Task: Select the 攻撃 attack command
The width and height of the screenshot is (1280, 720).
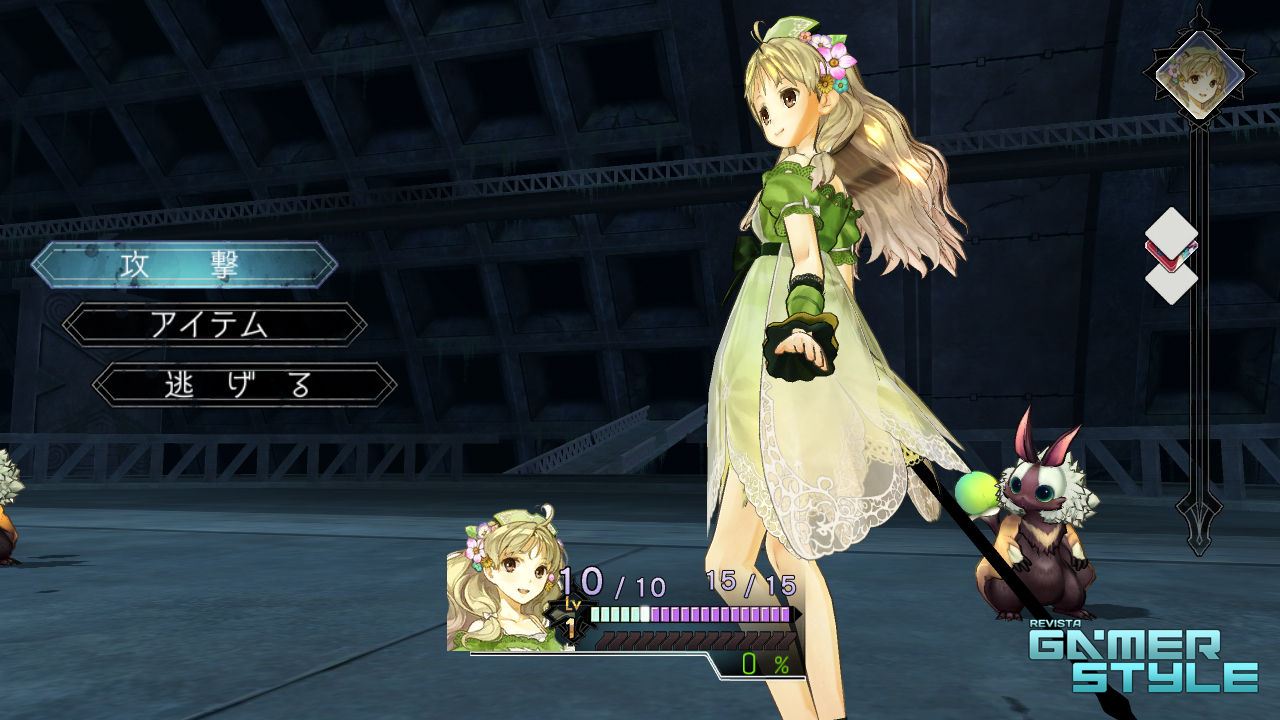Action: [184, 265]
